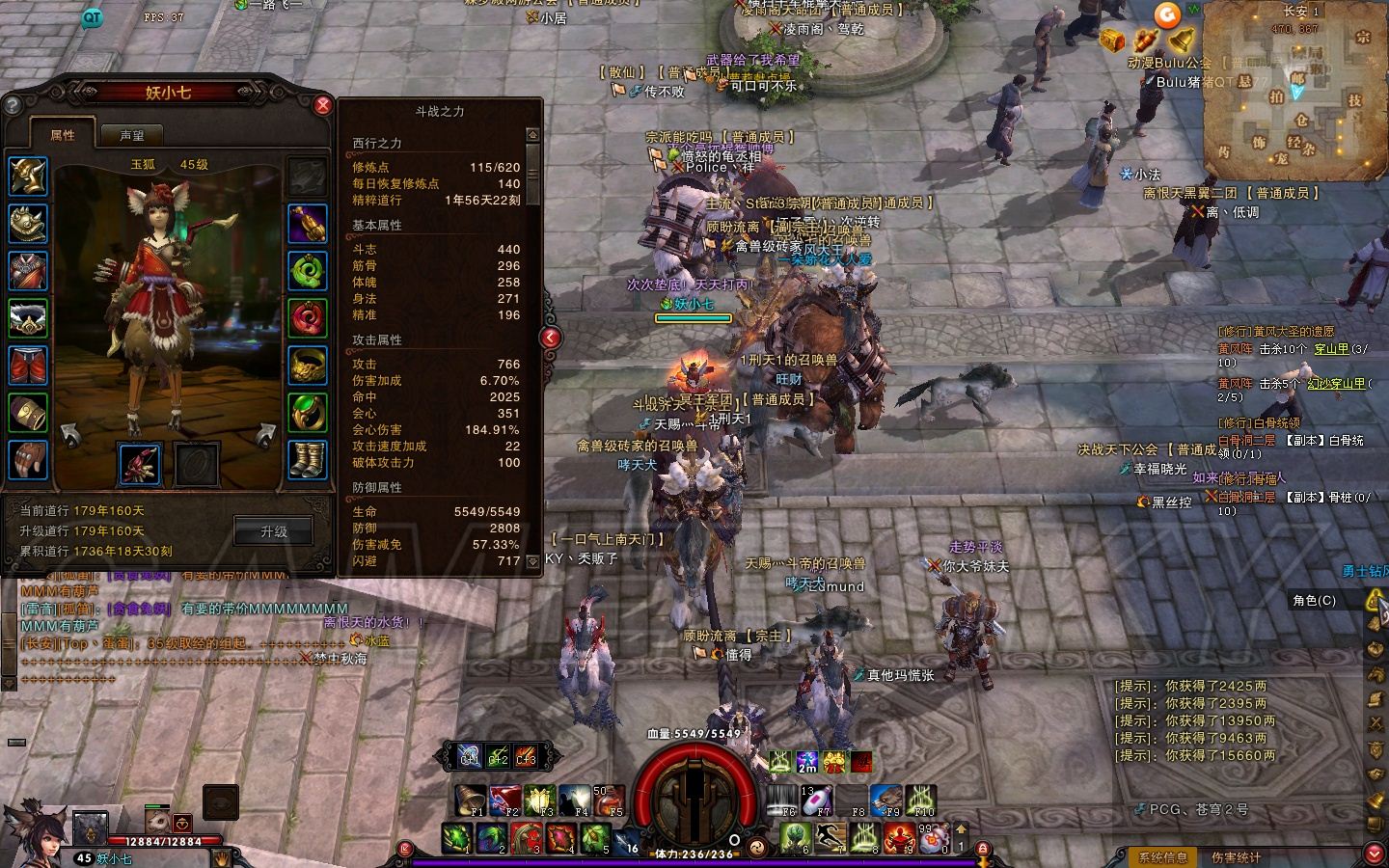Viewport: 1389px width, 868px height.
Task: Select the helmet equipment slot
Action: pos(28,176)
